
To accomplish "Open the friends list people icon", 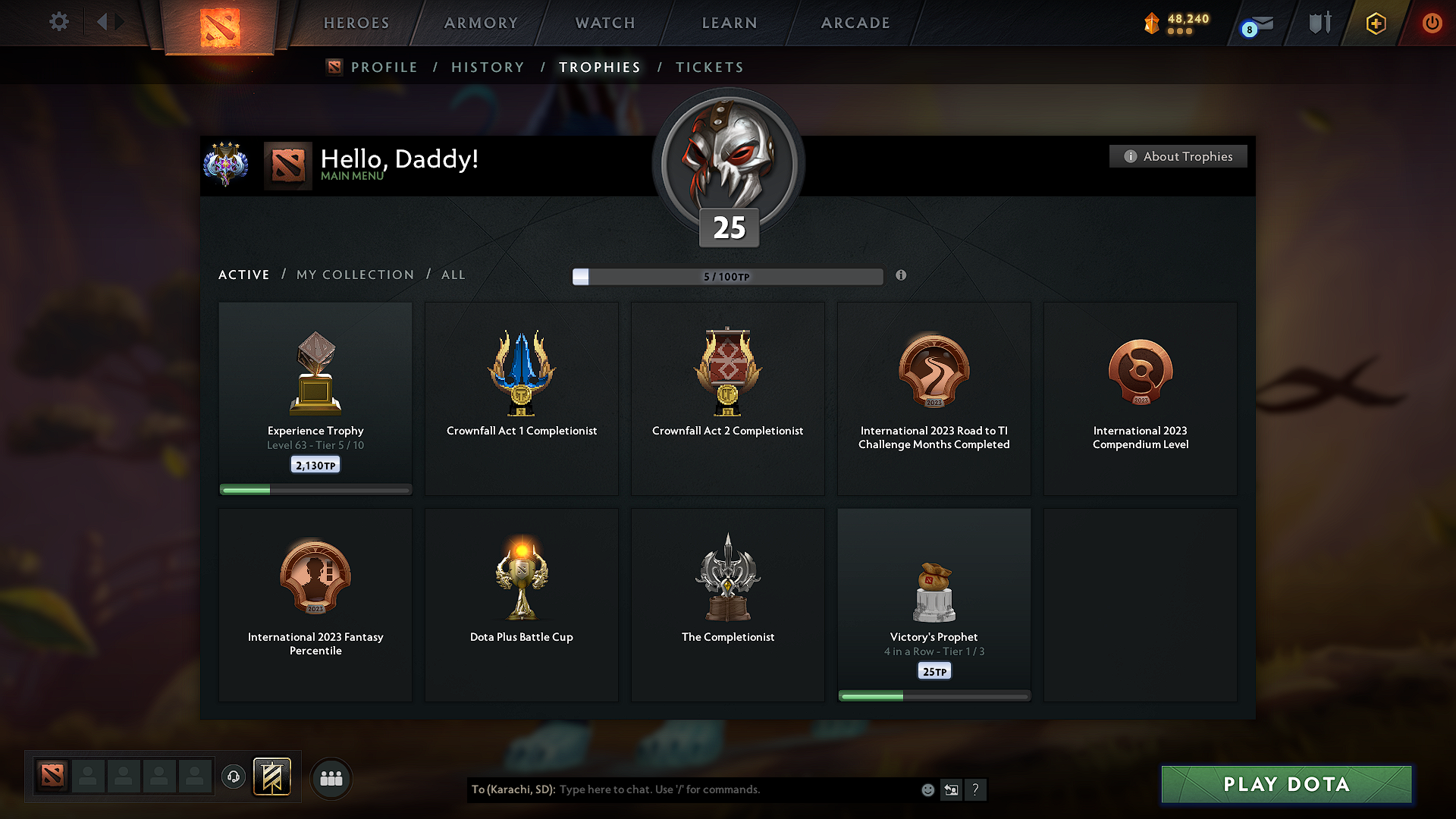I will click(x=331, y=778).
